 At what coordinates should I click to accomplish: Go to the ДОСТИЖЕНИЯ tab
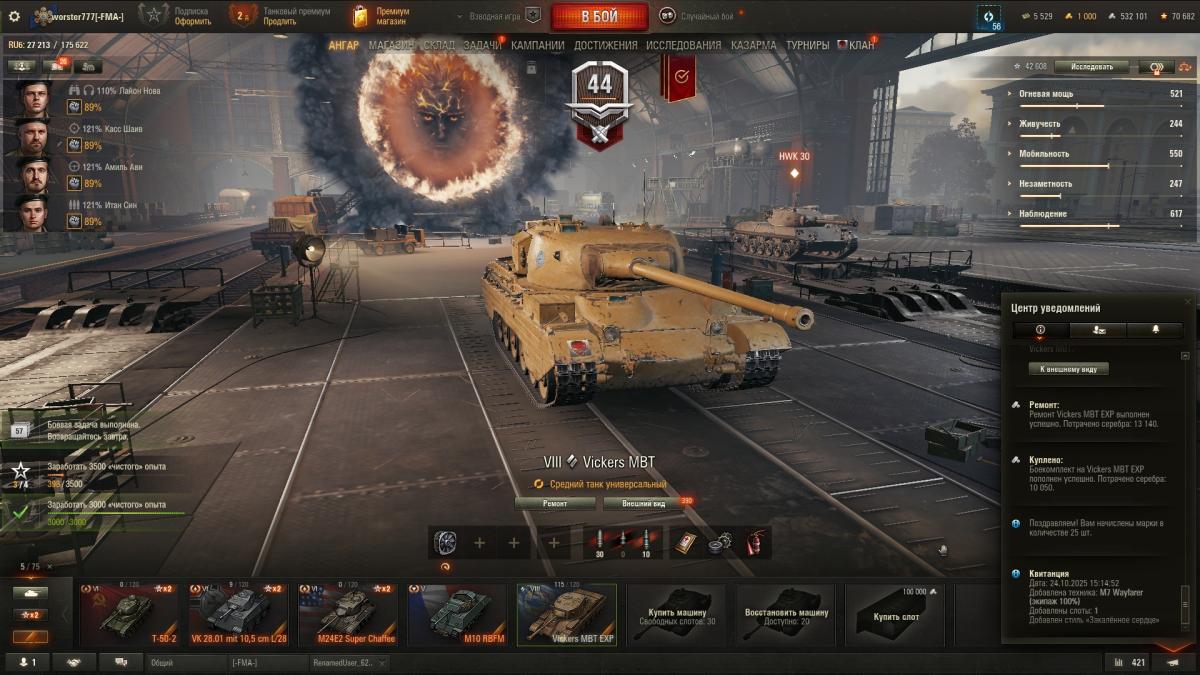pyautogui.click(x=605, y=45)
